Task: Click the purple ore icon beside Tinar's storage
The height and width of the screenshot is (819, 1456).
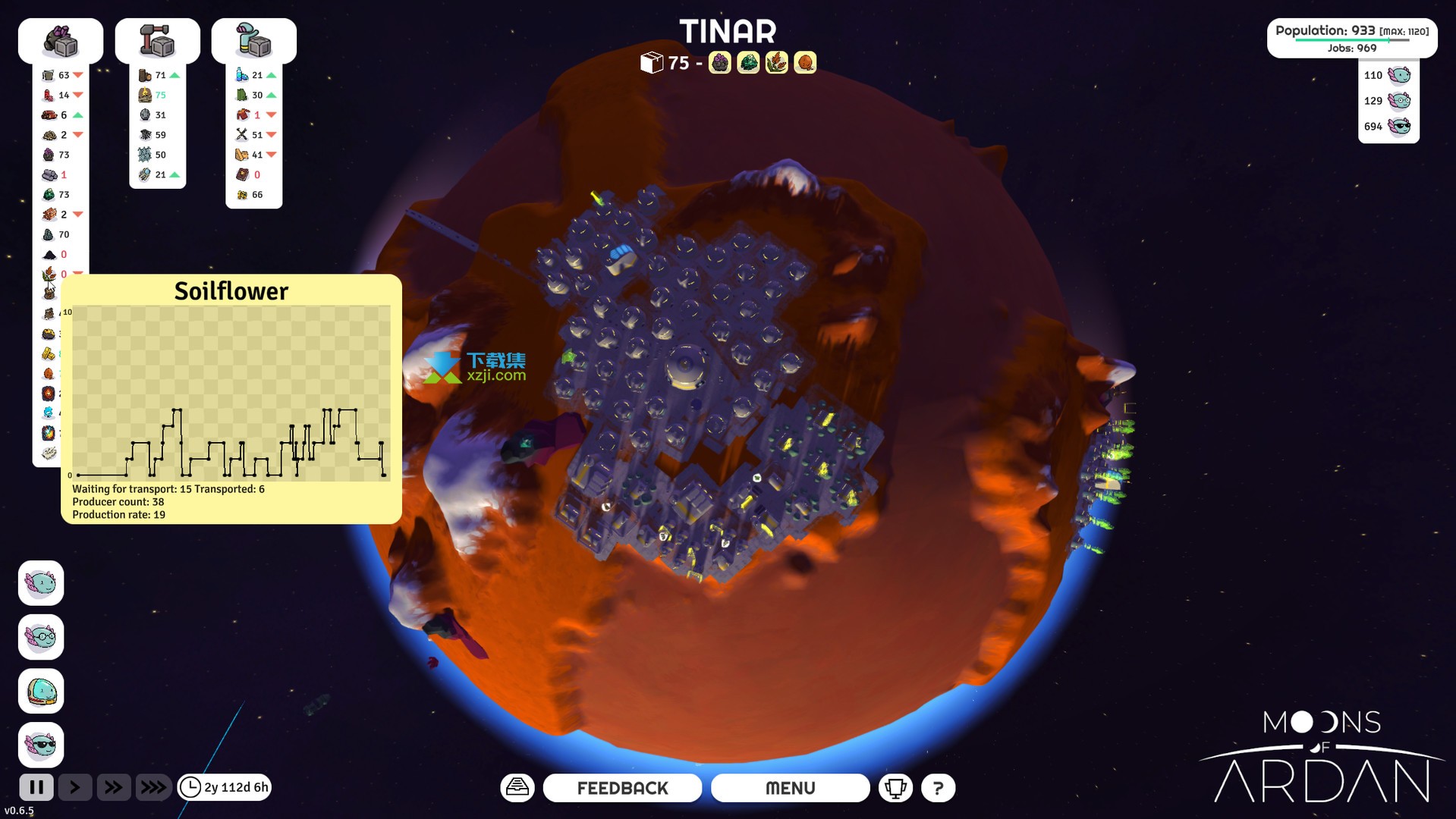Action: click(x=719, y=63)
